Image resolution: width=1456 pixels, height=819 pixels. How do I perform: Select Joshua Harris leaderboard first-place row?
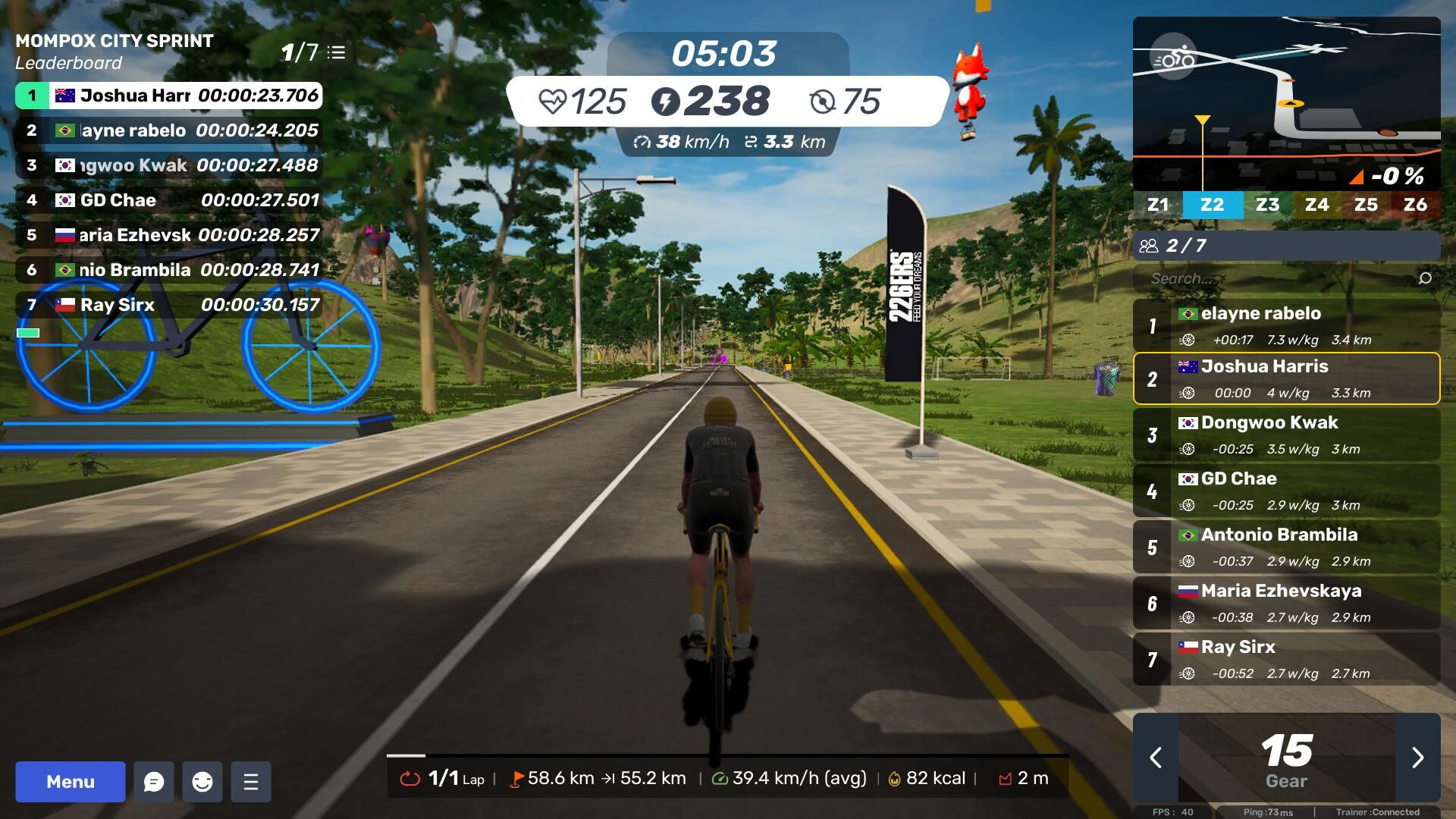point(168,96)
